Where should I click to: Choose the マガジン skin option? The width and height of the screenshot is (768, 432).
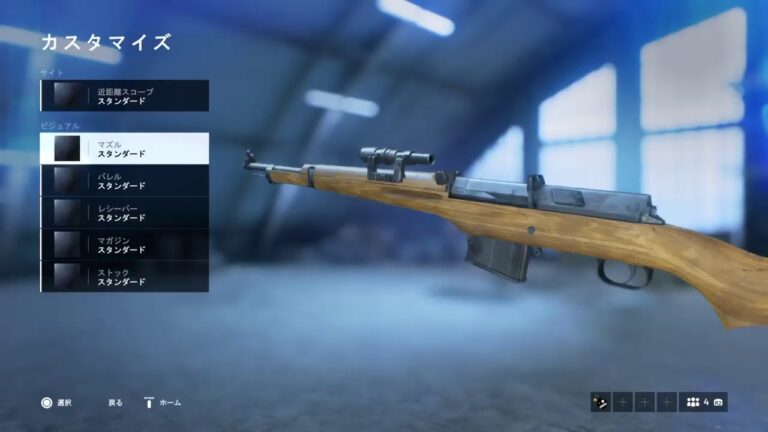(125, 245)
